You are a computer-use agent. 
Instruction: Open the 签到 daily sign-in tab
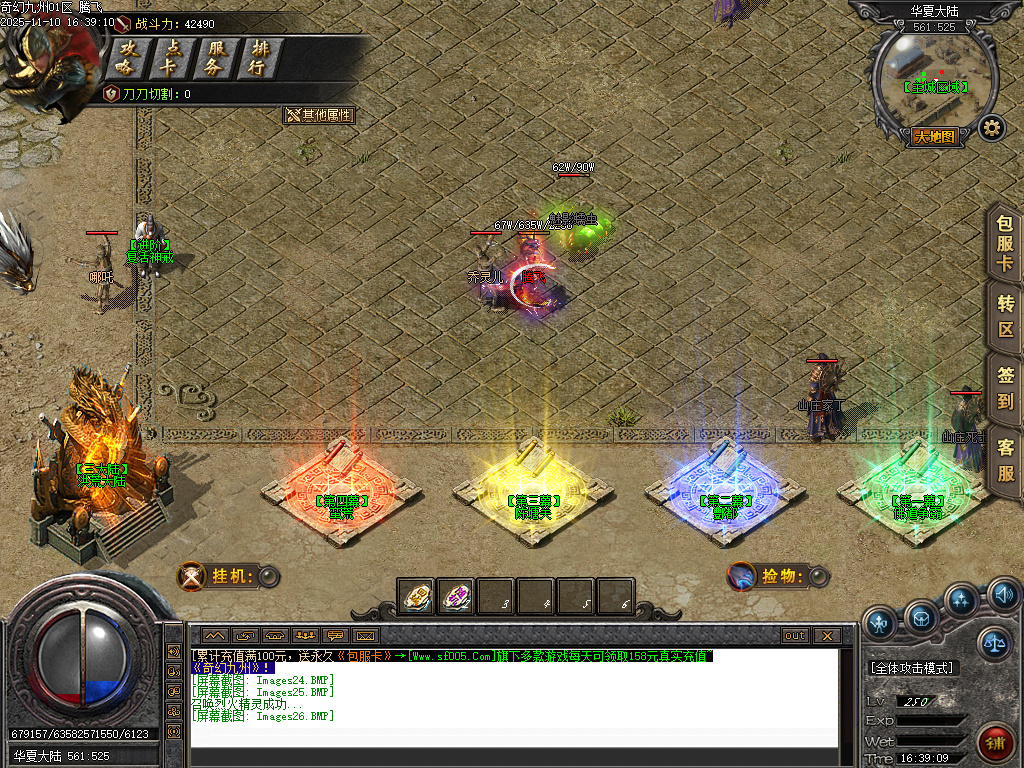[x=1005, y=388]
